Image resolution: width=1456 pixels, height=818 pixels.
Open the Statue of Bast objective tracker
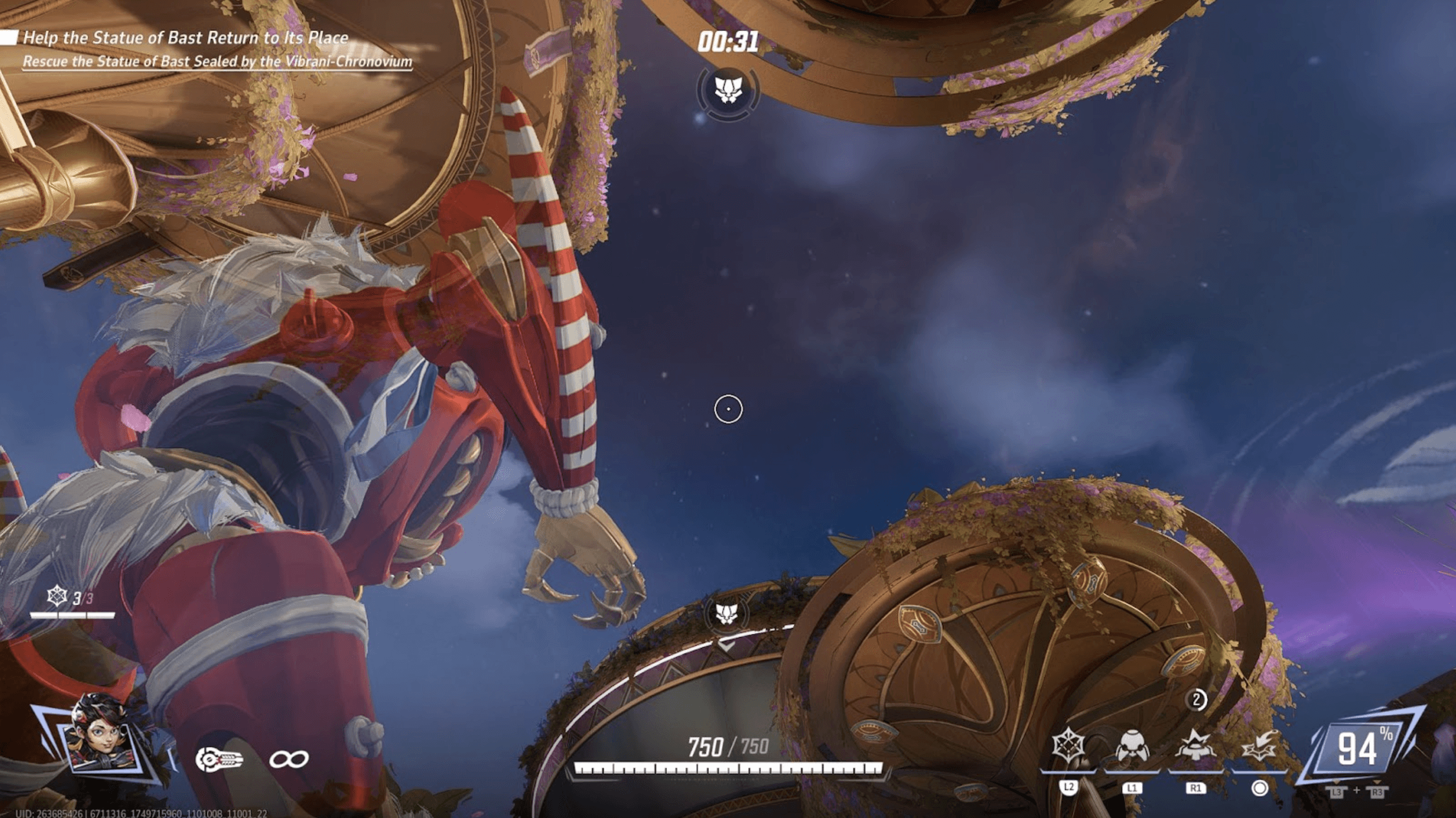click(x=186, y=38)
